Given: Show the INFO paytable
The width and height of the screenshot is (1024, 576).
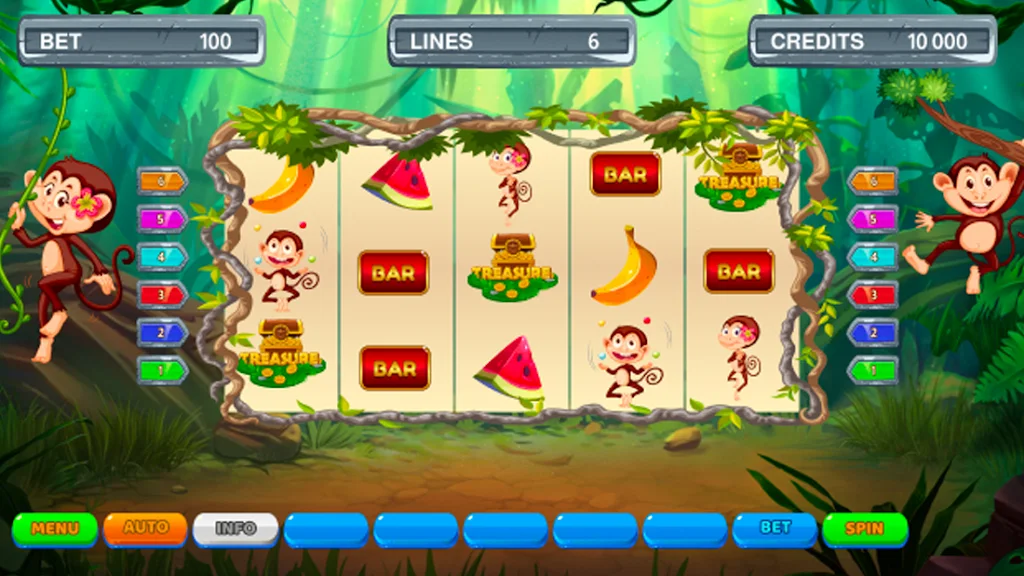Looking at the screenshot, I should point(235,528).
